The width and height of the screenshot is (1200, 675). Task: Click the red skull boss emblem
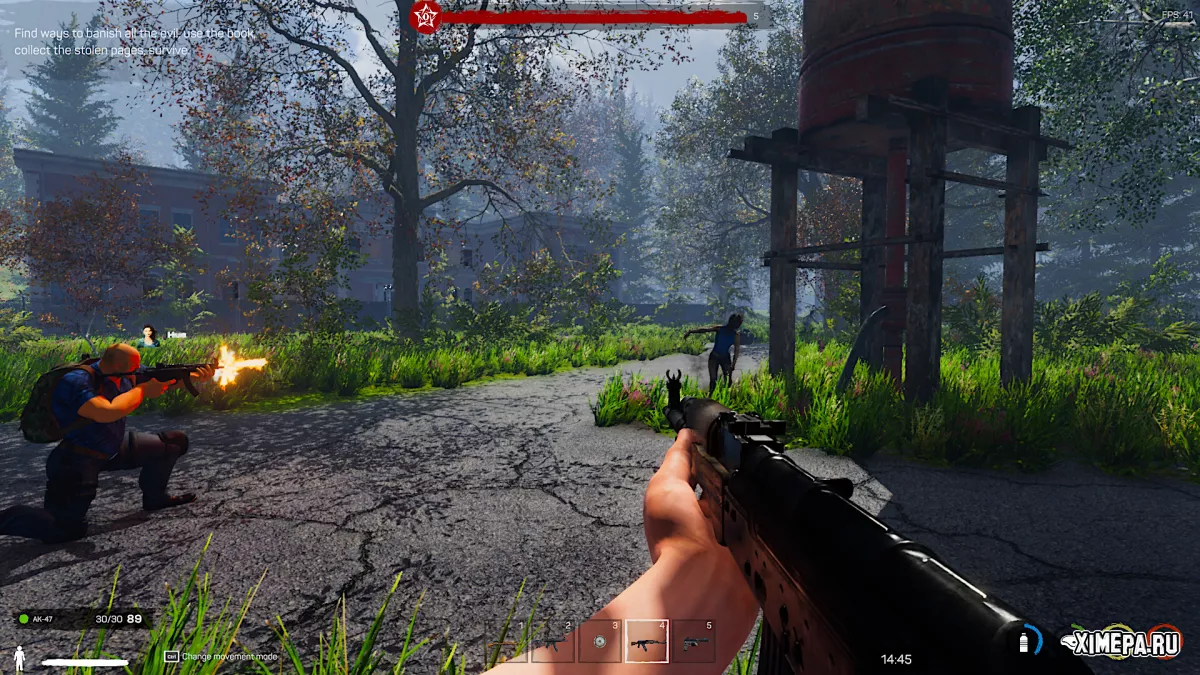pos(427,16)
